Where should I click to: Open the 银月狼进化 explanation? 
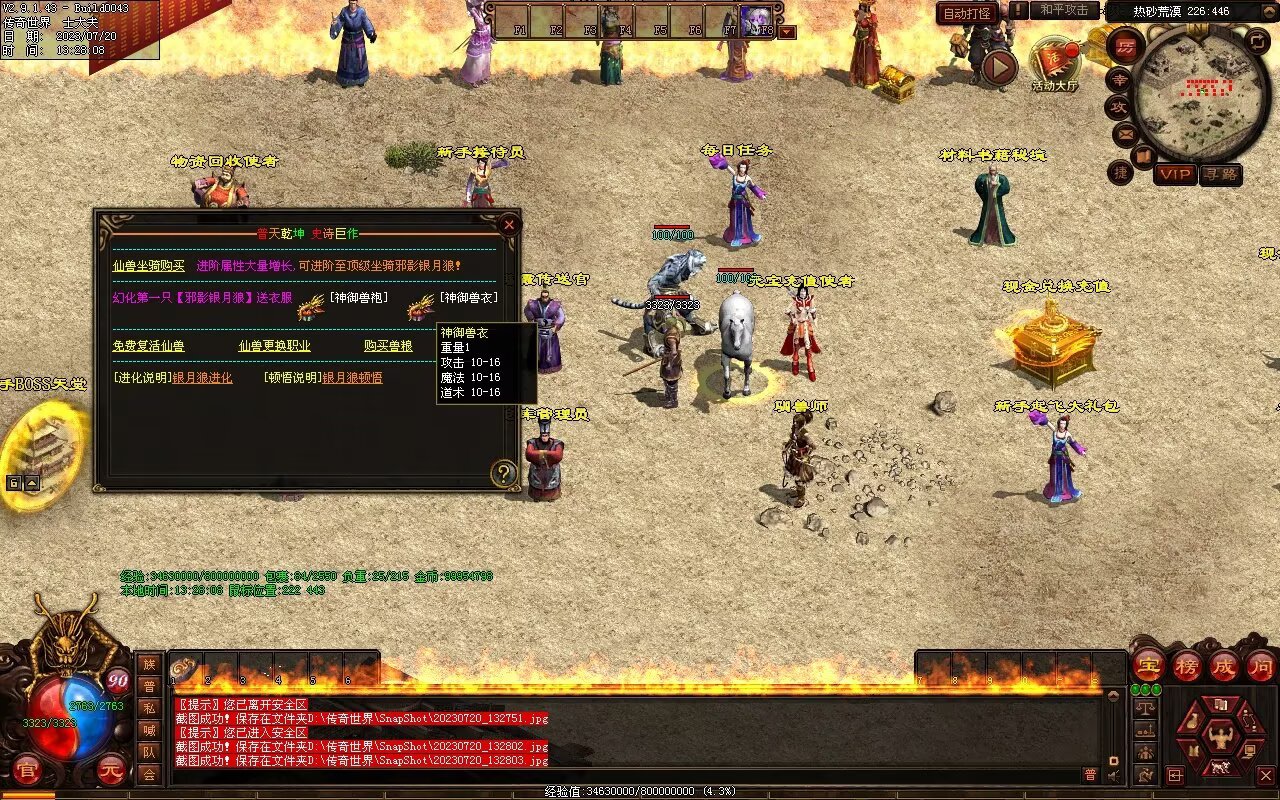click(202, 378)
